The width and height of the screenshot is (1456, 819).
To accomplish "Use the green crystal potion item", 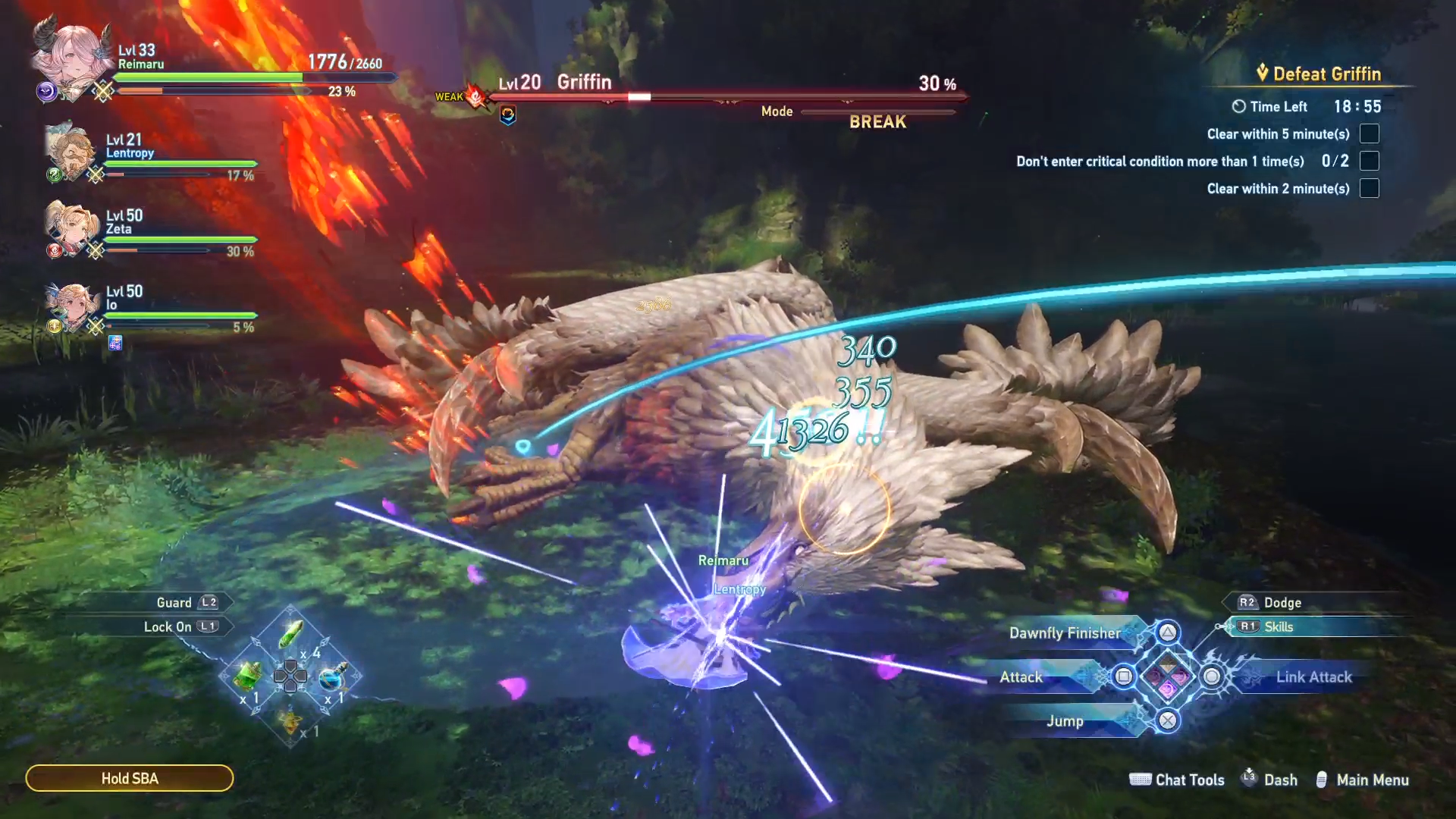I will [247, 674].
